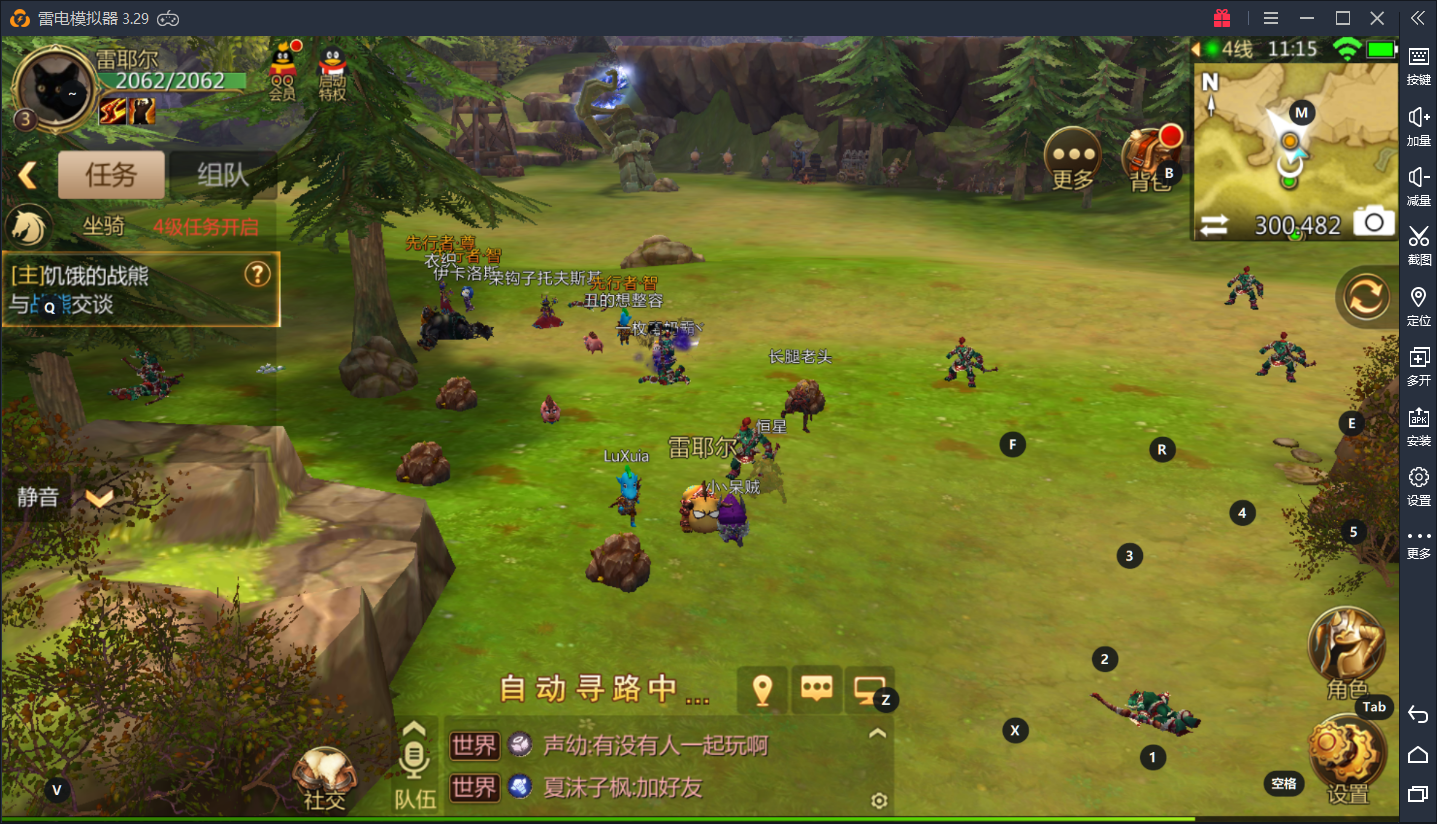The image size is (1437, 824).
Task: Open the chat bubble button
Action: 817,689
